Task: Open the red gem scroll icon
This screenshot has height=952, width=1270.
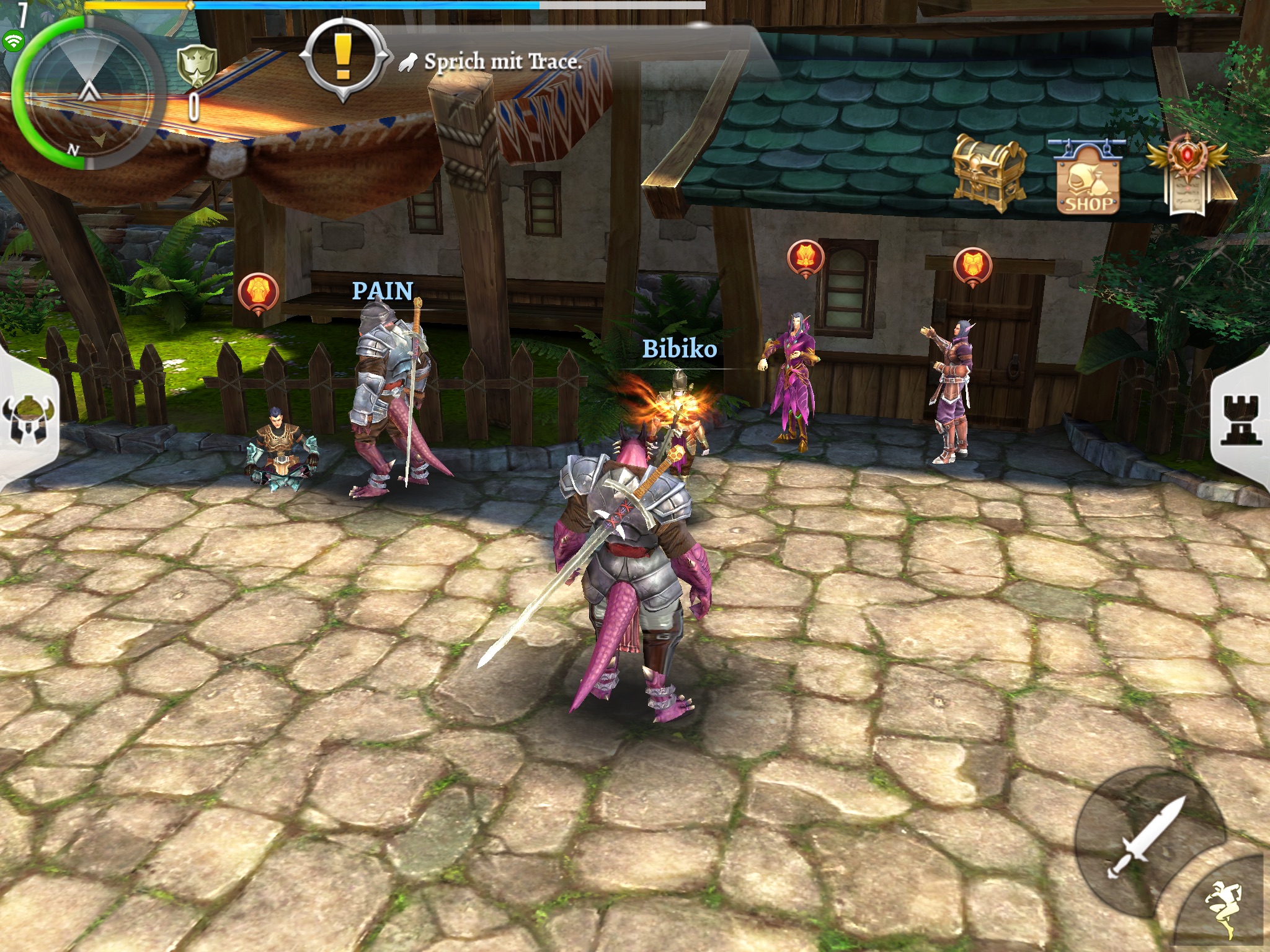Action: click(x=1186, y=175)
